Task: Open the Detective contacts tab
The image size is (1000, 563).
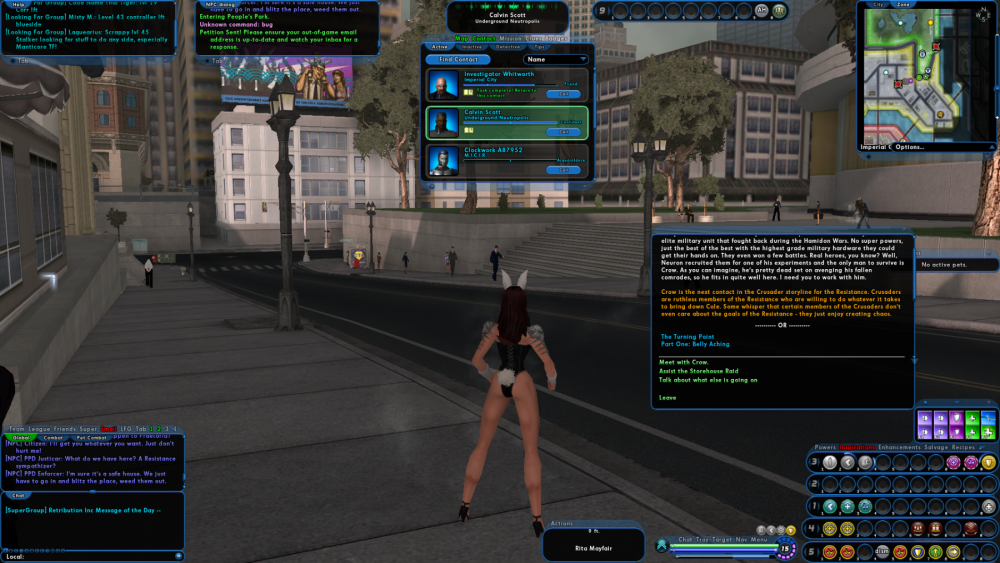Action: (x=508, y=46)
